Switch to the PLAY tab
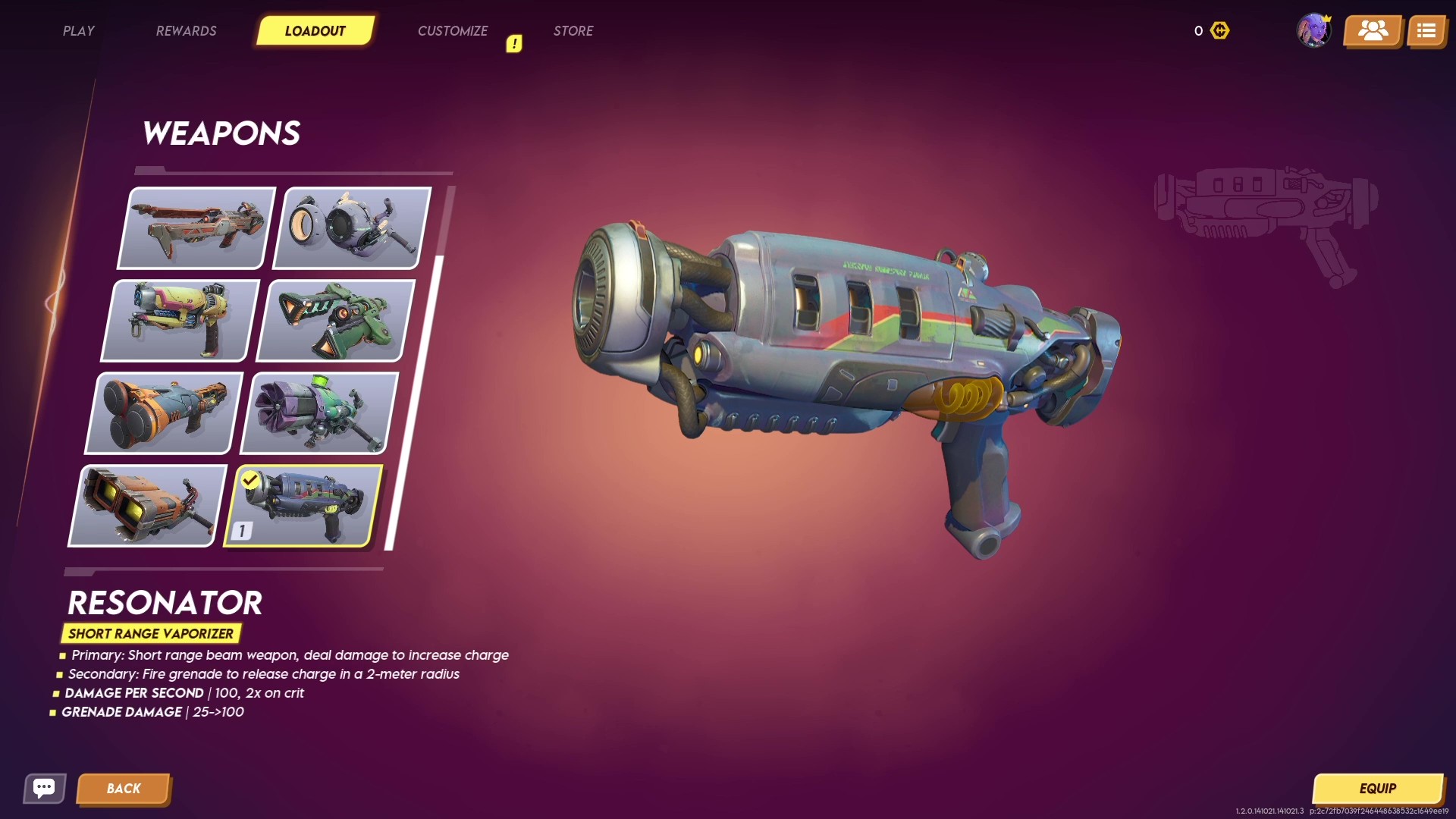Viewport: 1456px width, 819px height. tap(79, 31)
